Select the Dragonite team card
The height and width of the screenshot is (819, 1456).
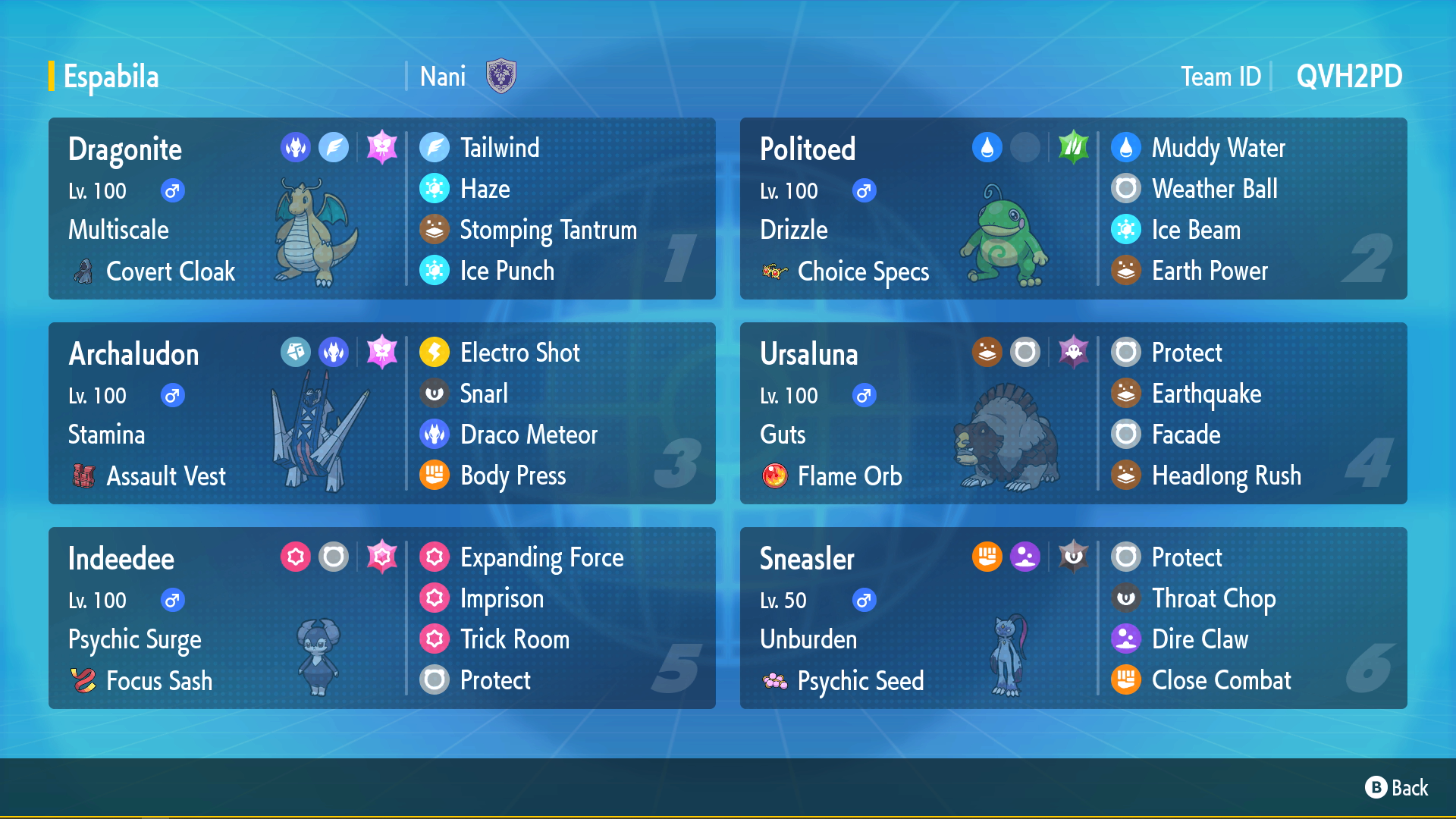tap(381, 209)
